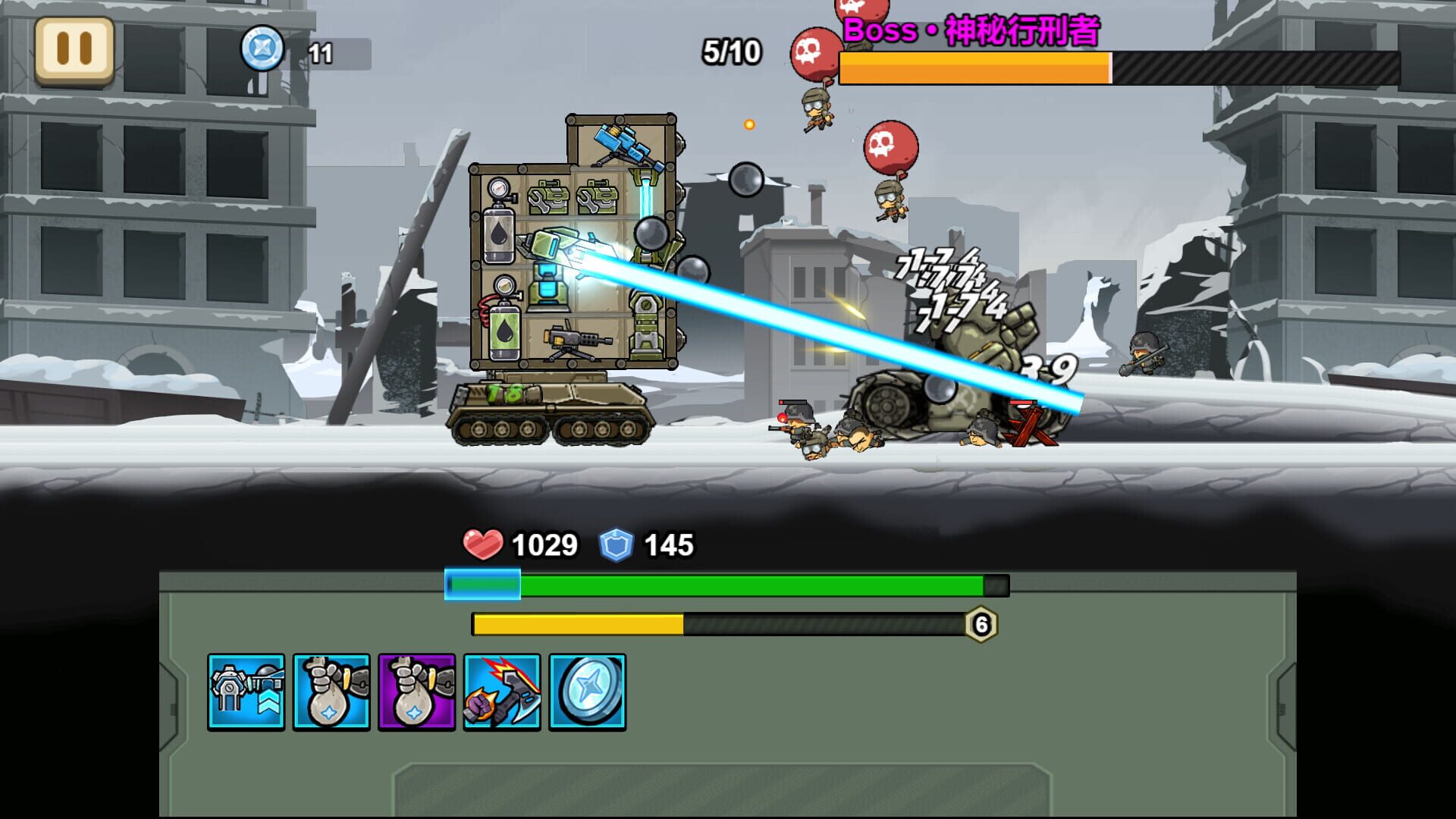
Task: Select the star coin skill icon
Action: [588, 692]
